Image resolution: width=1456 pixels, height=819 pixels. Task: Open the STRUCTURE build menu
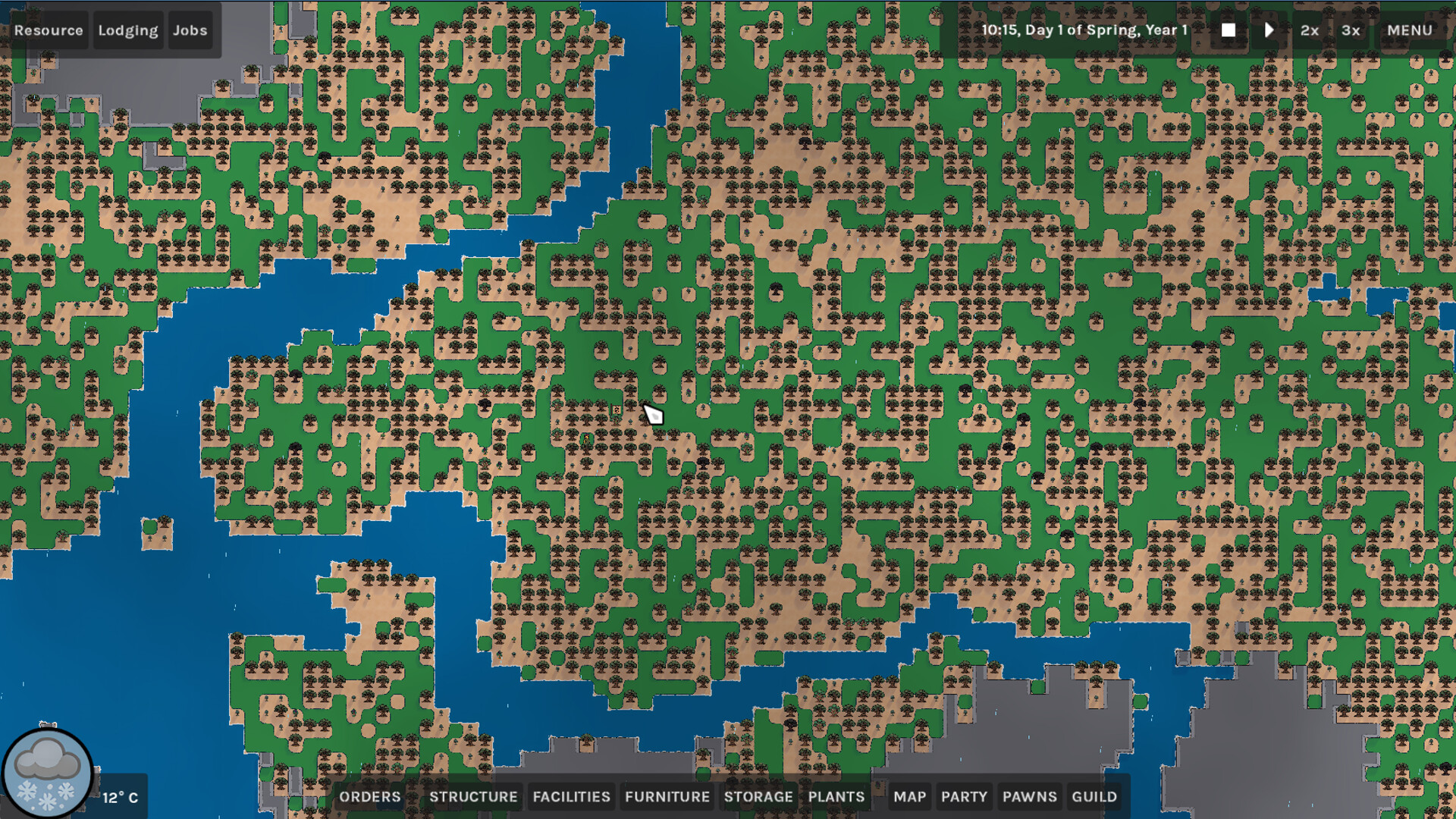[473, 797]
